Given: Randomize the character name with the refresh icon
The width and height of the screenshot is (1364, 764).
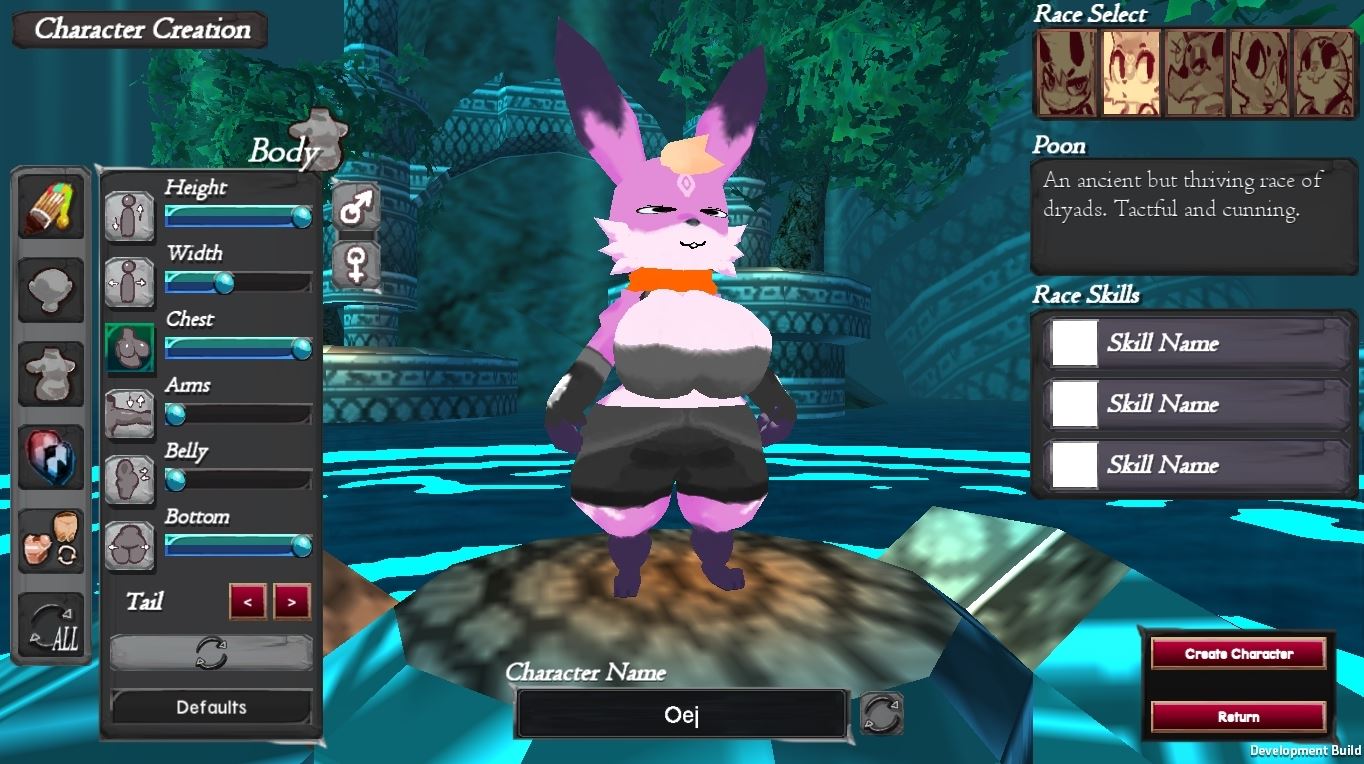Looking at the screenshot, I should (x=881, y=714).
